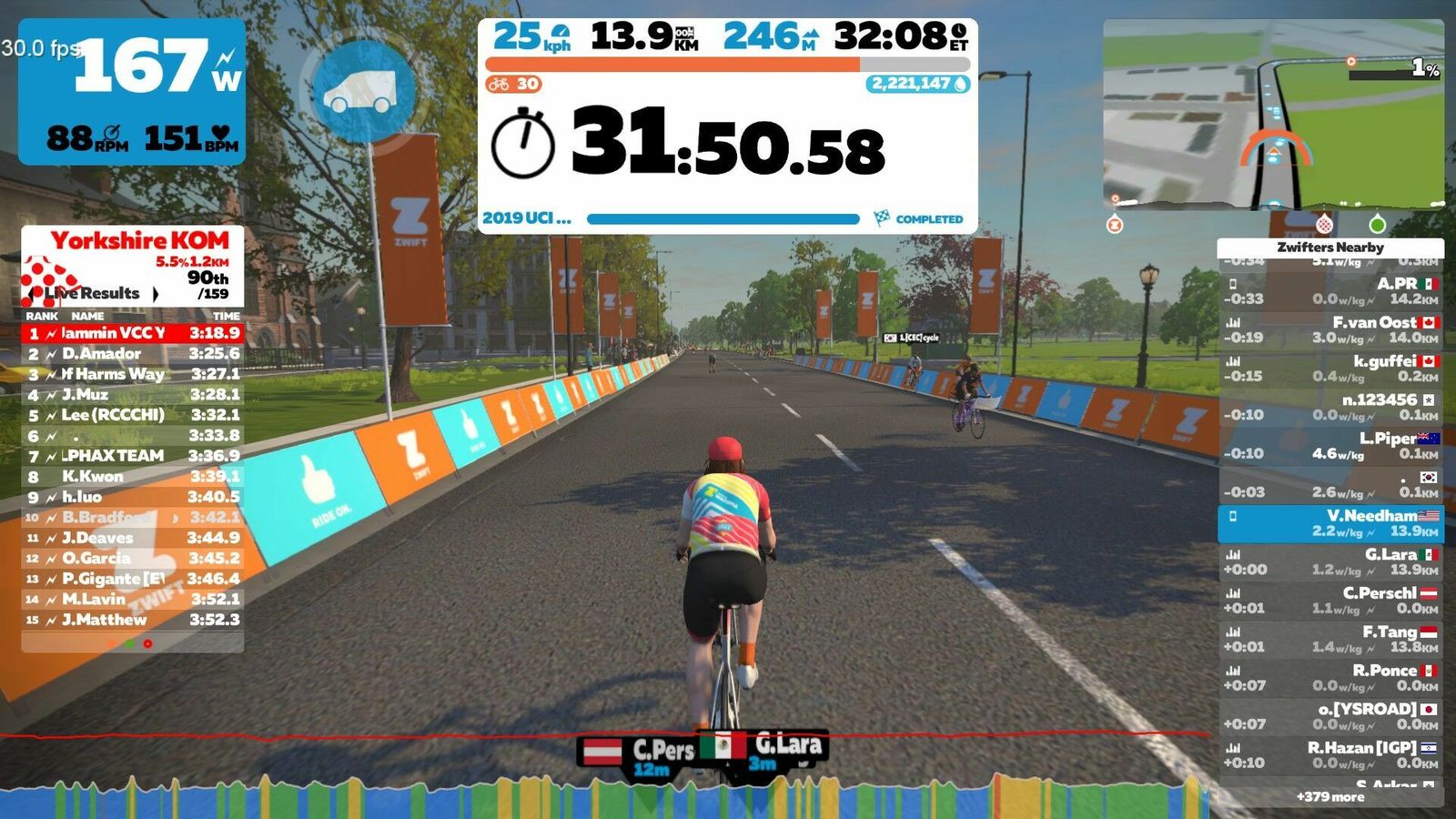Click K.Kwon's leaderboard entry

click(x=133, y=476)
